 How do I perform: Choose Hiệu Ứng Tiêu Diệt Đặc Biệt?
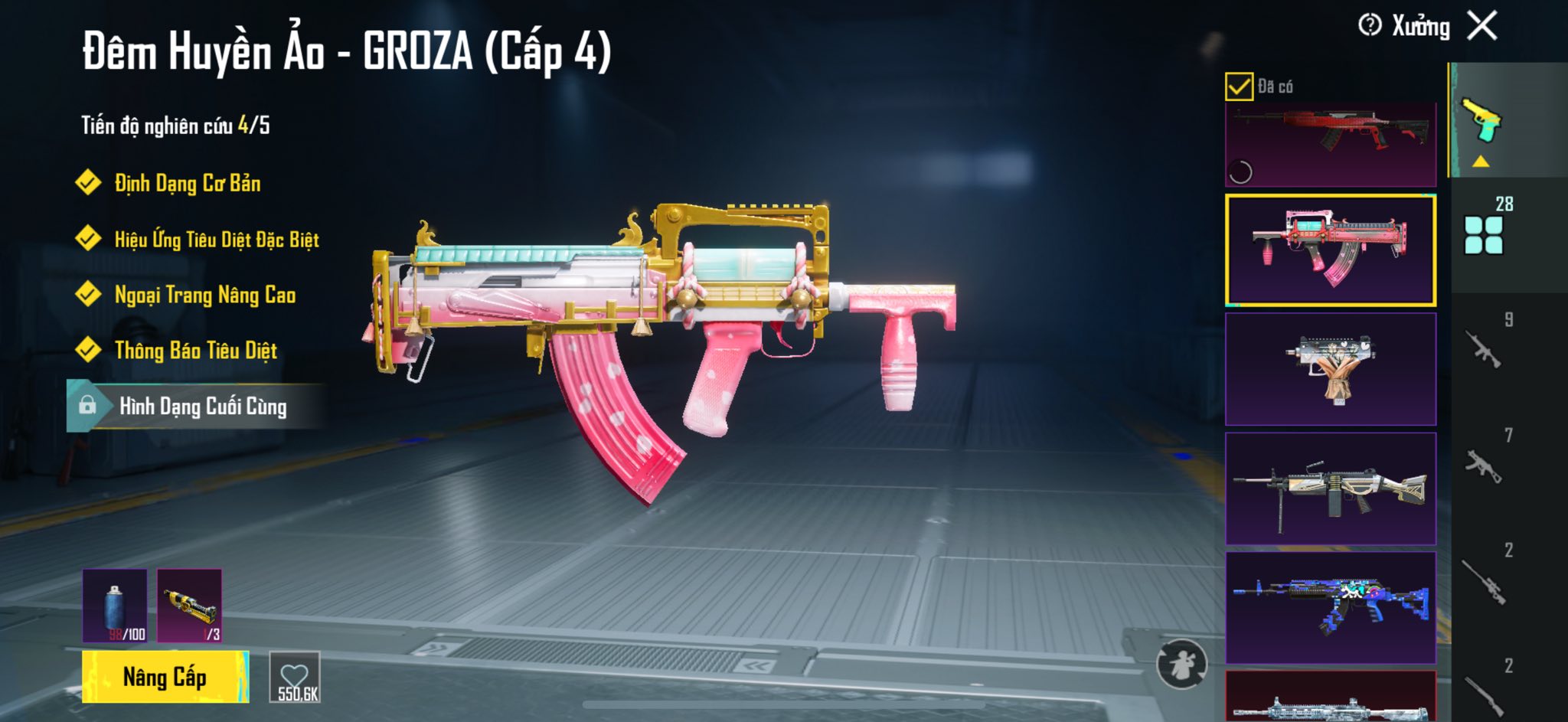[x=217, y=240]
